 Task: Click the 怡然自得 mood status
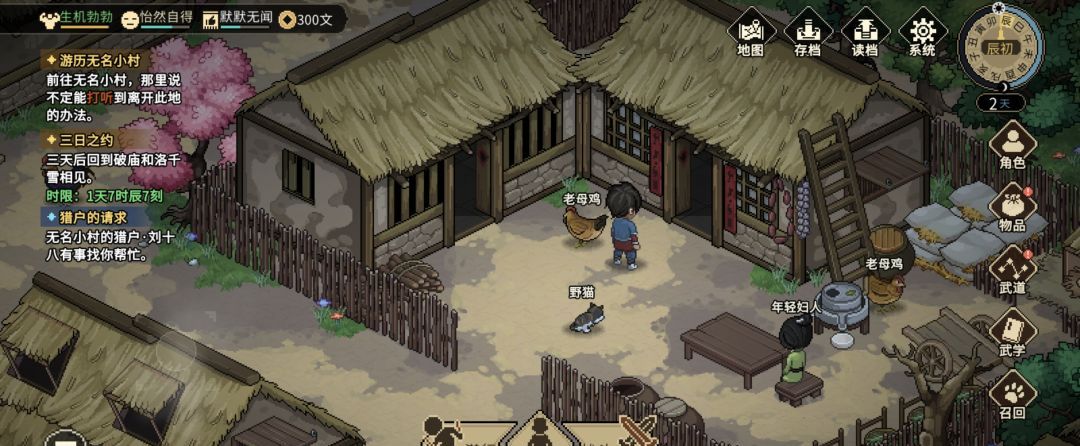156,18
